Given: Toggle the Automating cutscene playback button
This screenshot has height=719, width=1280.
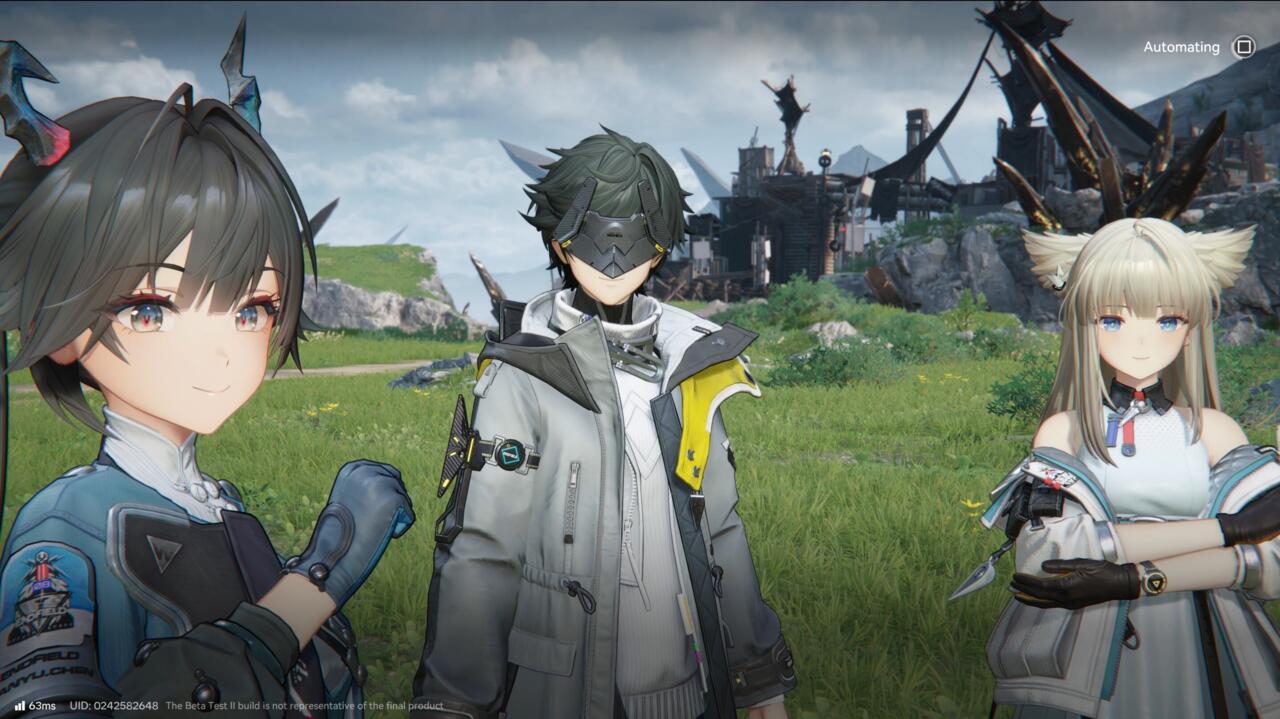Looking at the screenshot, I should (1242, 47).
